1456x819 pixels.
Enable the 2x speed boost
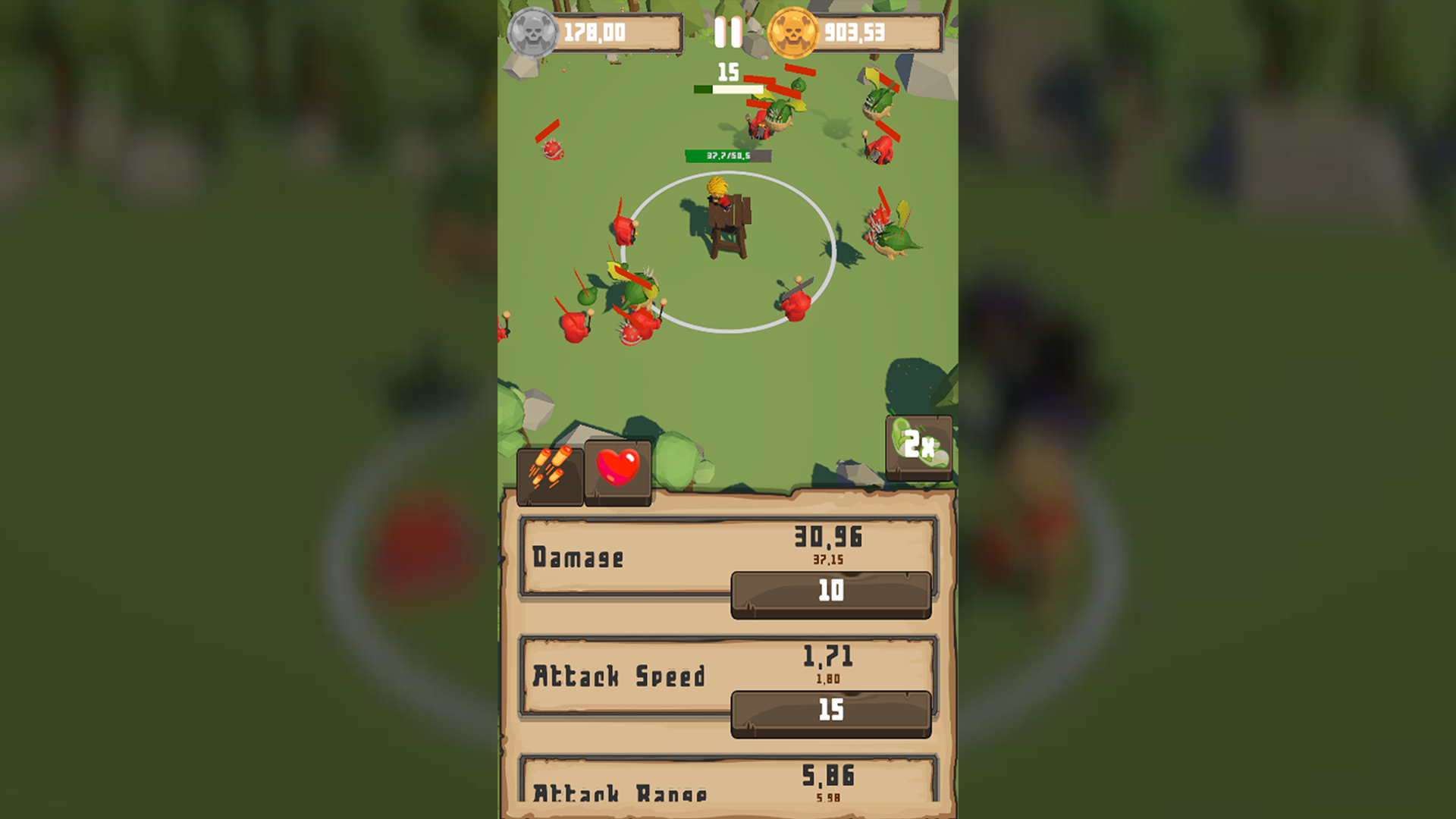tap(920, 446)
